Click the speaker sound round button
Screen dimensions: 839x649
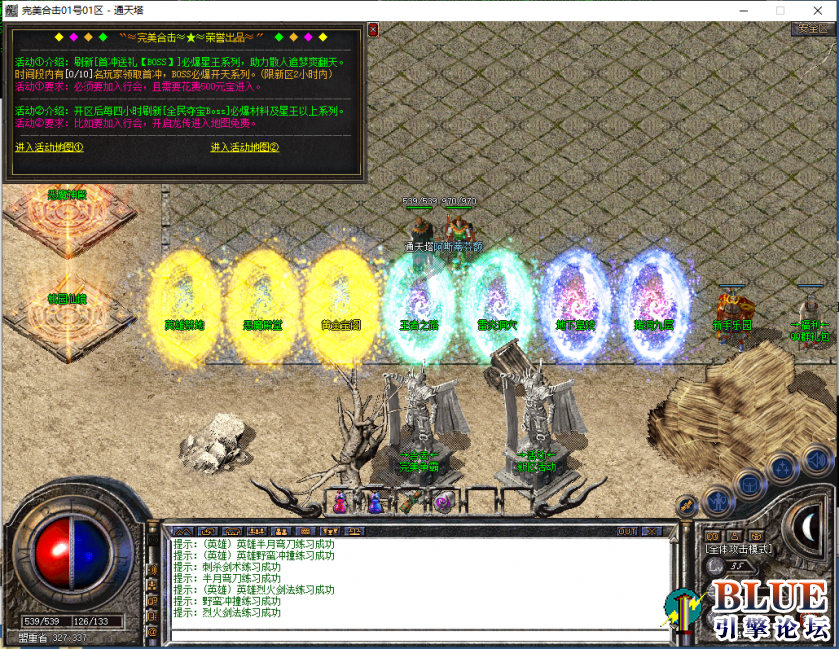(x=816, y=460)
